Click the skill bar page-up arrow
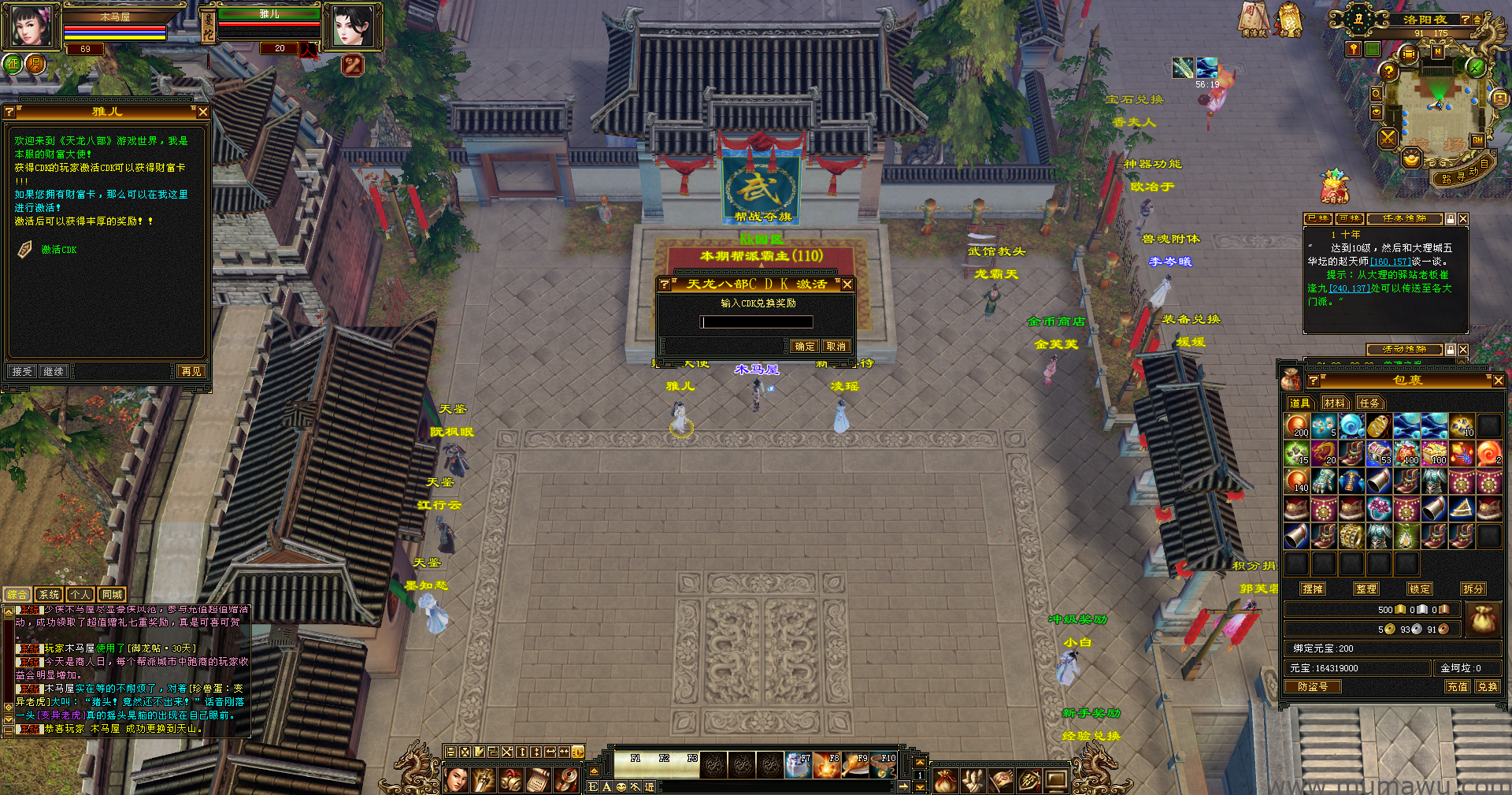Image resolution: width=1512 pixels, height=795 pixels. tap(920, 763)
